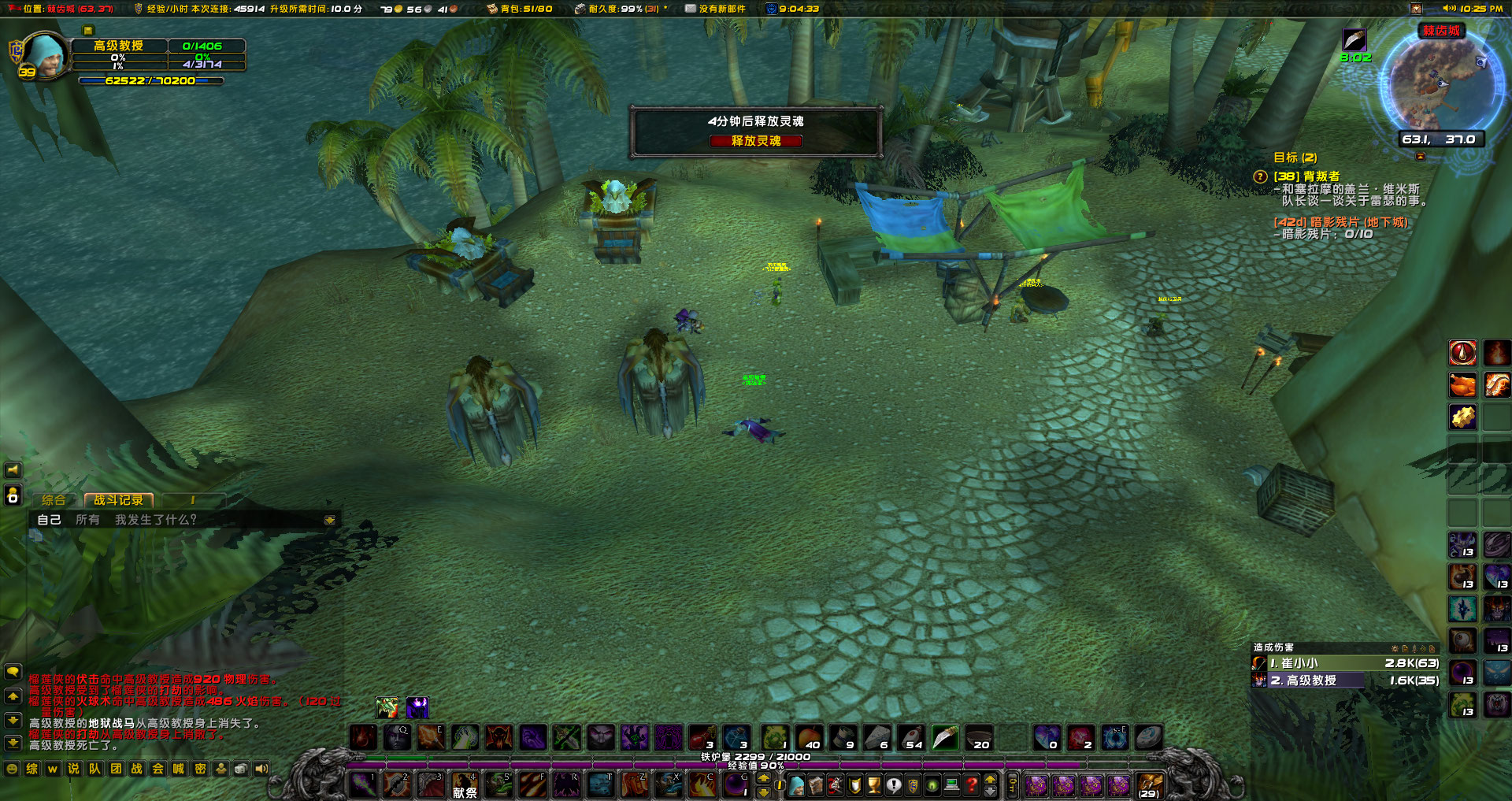Toggle the 所有 combat log filter

coord(87,520)
